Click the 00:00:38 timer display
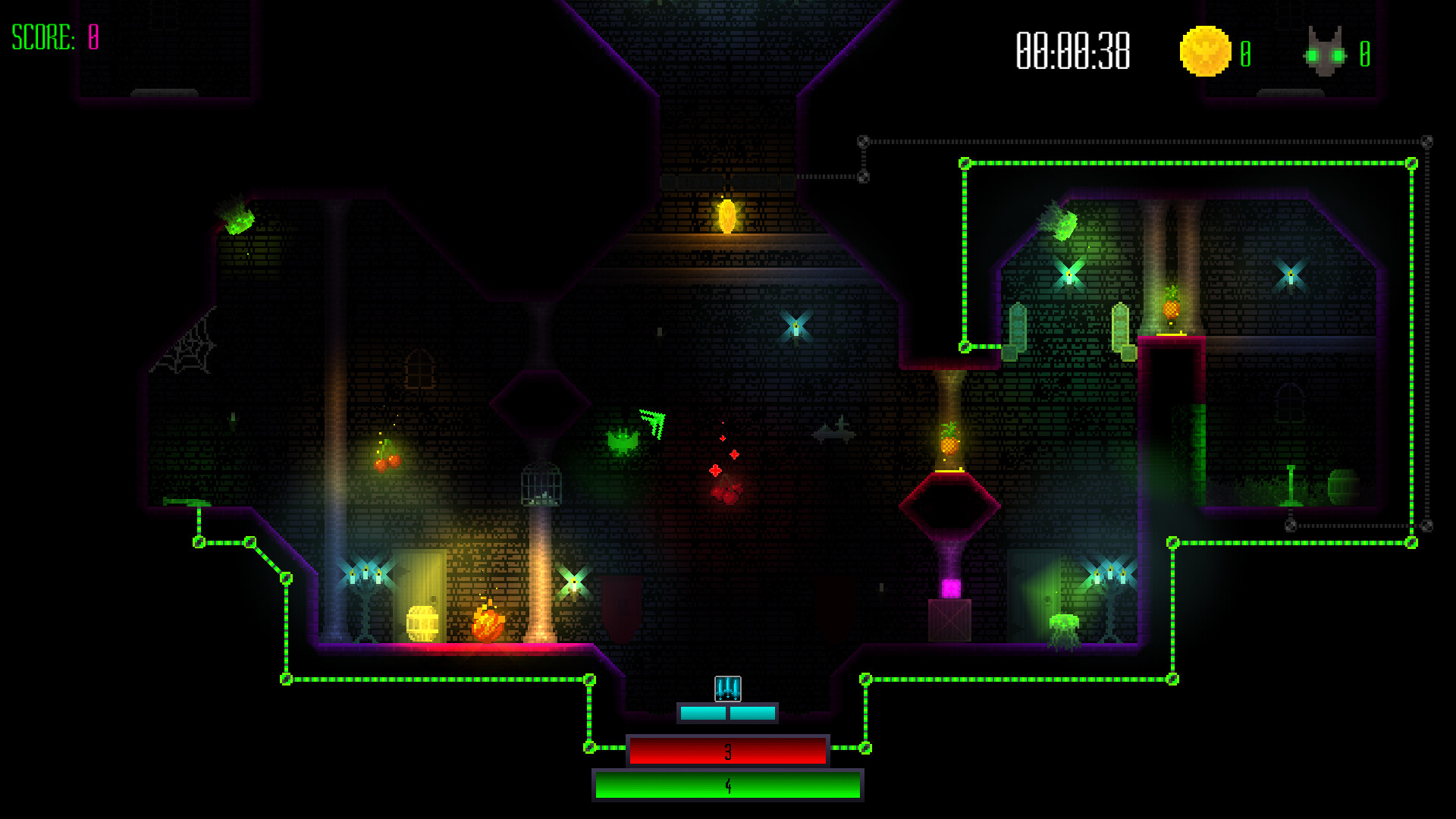Viewport: 1456px width, 819px height. coord(1072,52)
